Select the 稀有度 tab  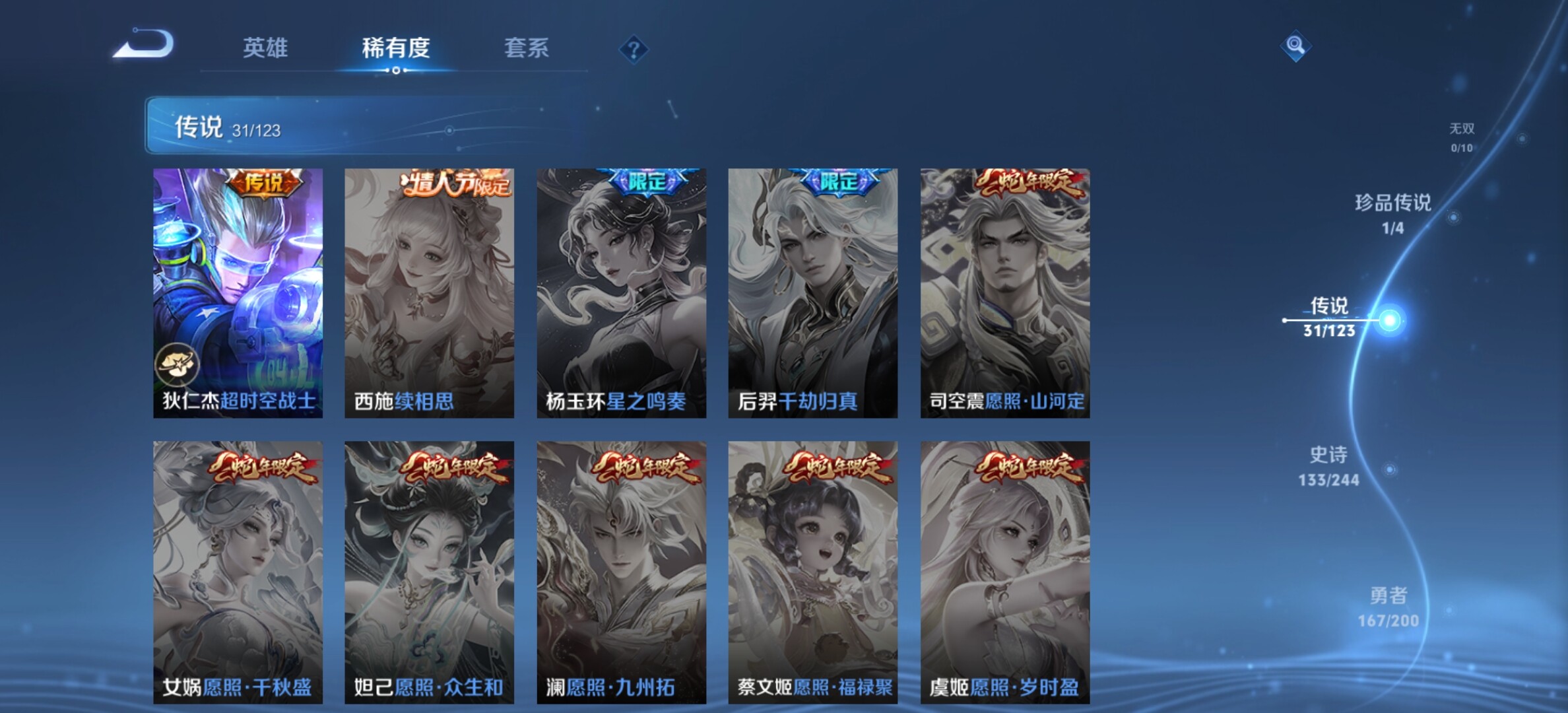396,48
